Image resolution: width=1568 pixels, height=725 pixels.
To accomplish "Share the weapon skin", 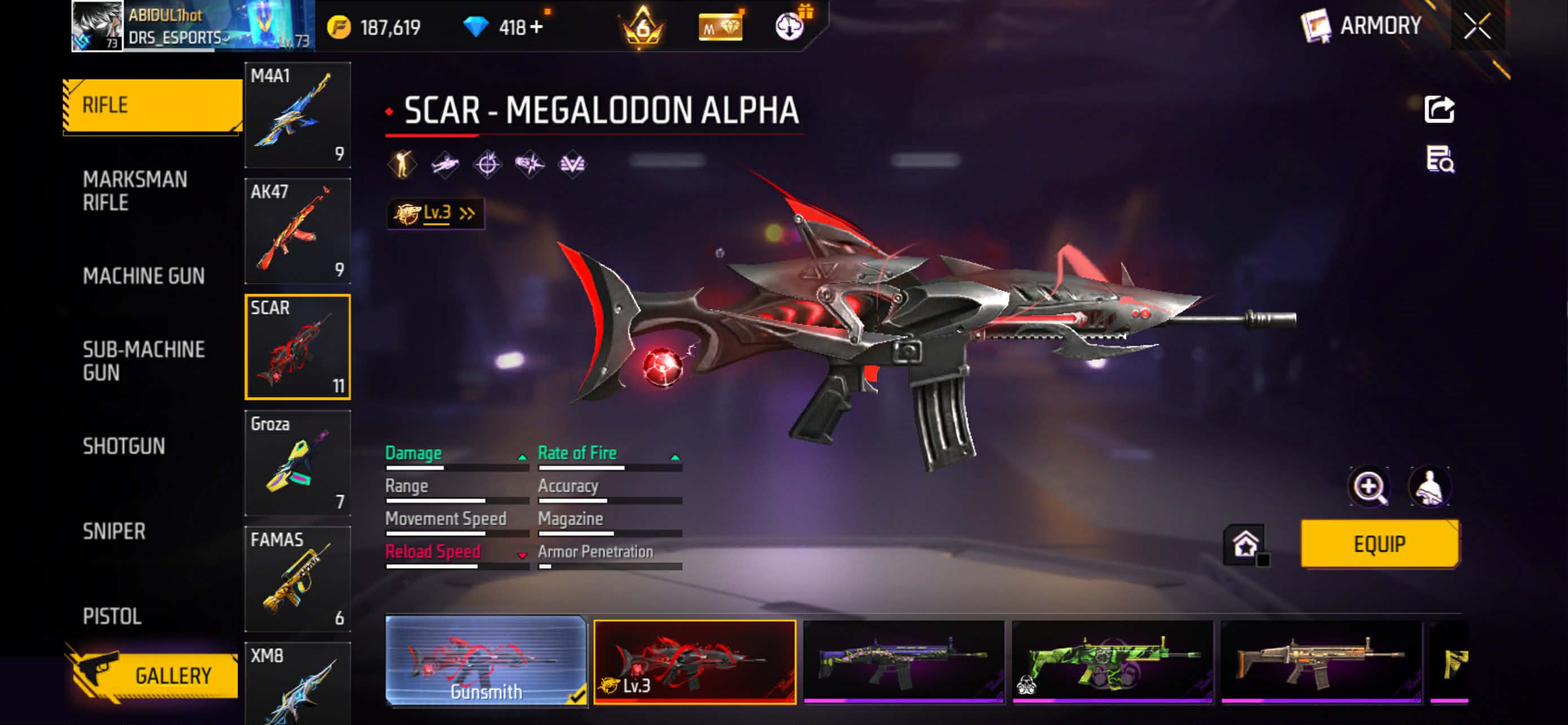I will 1439,110.
